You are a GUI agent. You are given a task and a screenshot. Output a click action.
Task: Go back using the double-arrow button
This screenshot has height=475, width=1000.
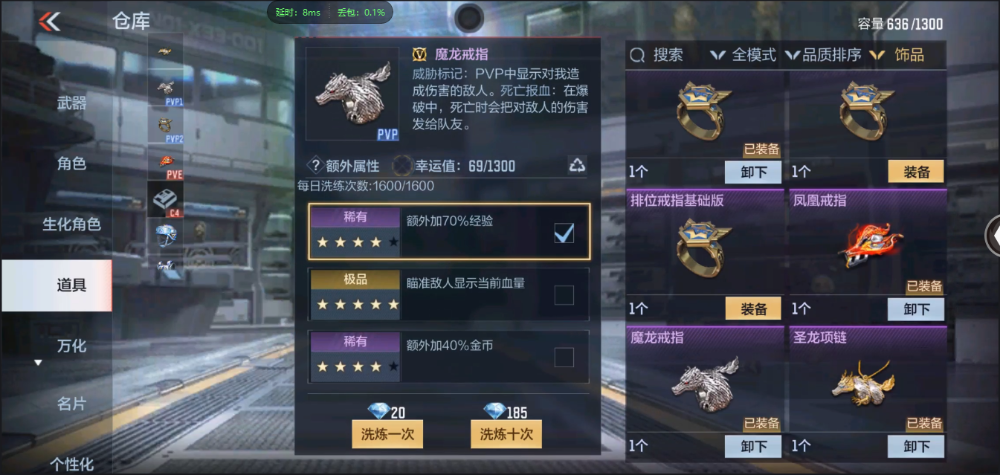click(x=49, y=21)
